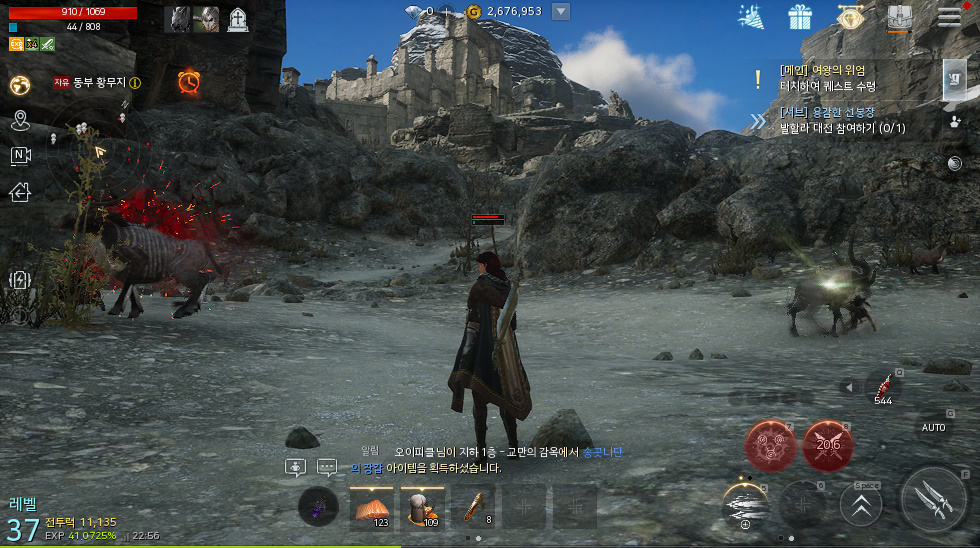
Task: Activate the double chevron dash skill
Action: (861, 504)
